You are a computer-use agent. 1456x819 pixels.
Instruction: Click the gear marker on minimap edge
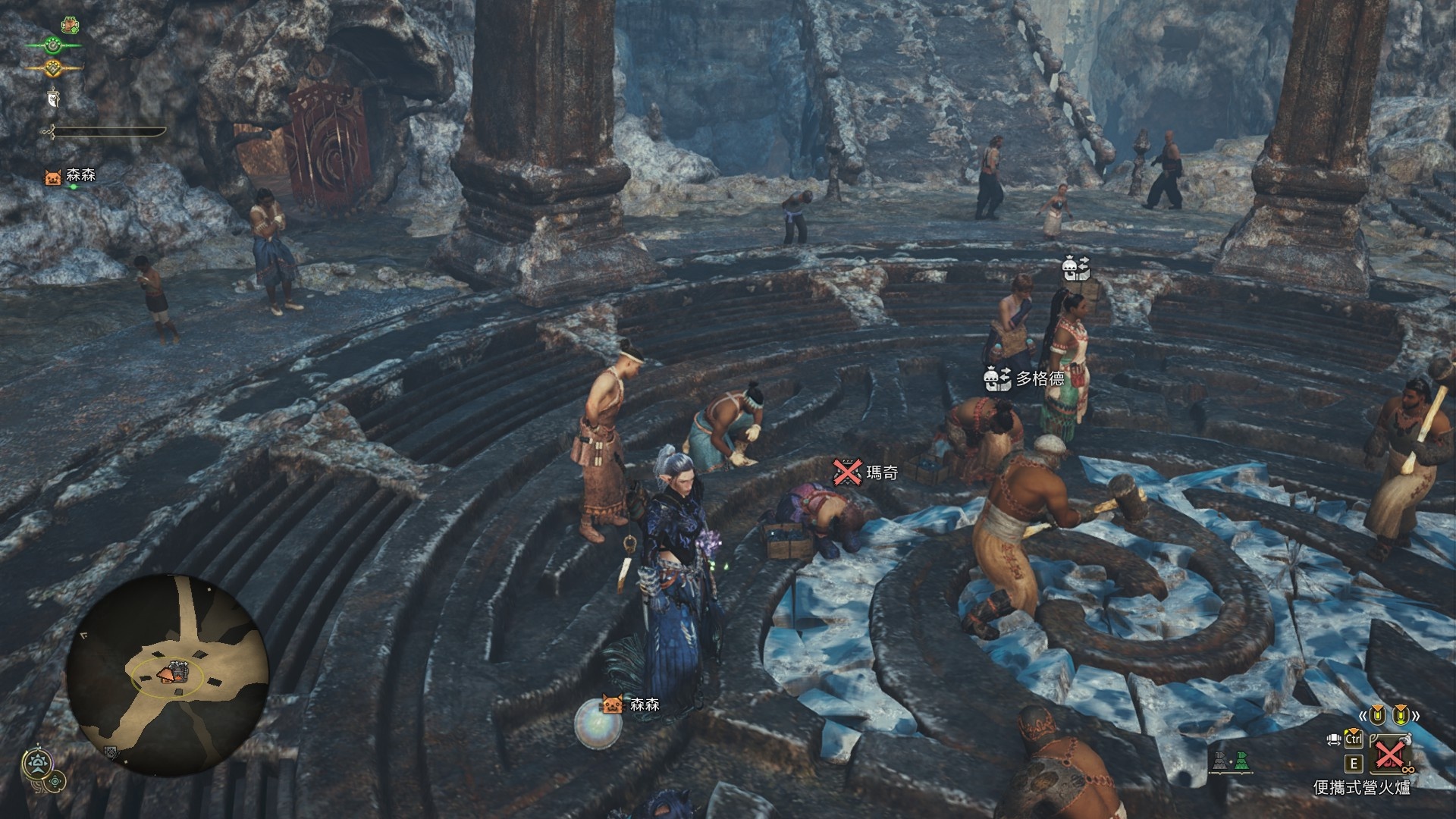(111, 752)
